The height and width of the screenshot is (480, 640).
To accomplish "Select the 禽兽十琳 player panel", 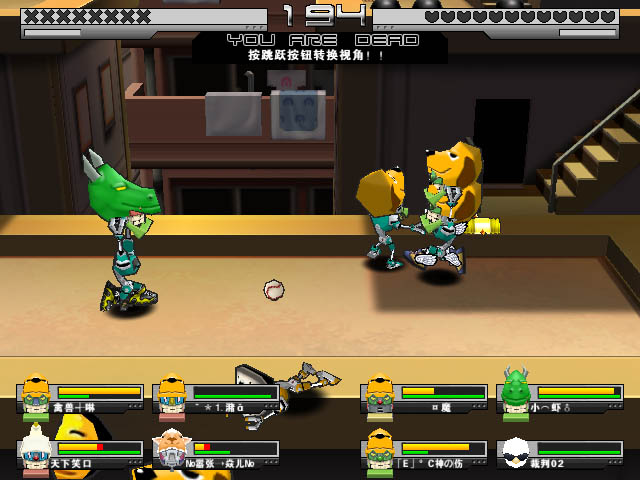I will (82, 397).
